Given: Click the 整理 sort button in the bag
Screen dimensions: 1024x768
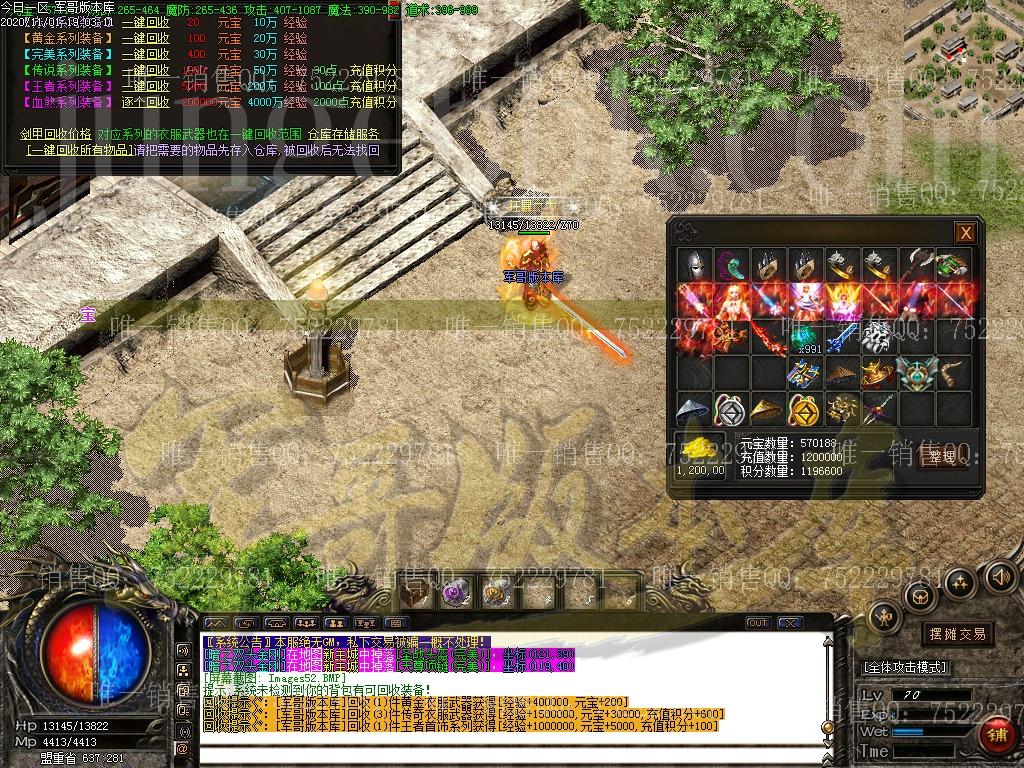Looking at the screenshot, I should pos(939,457).
